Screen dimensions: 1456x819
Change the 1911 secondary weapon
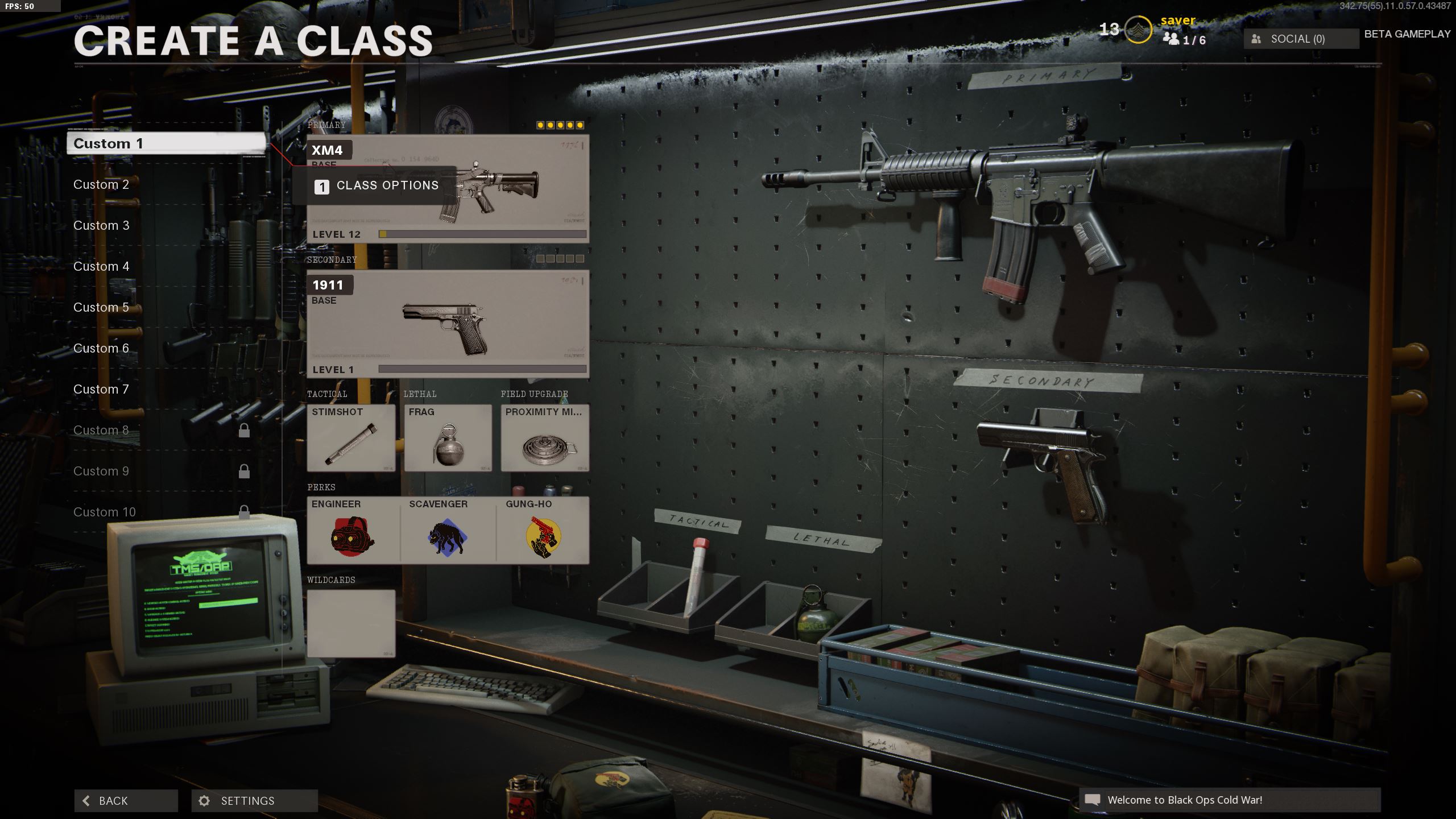pos(448,324)
